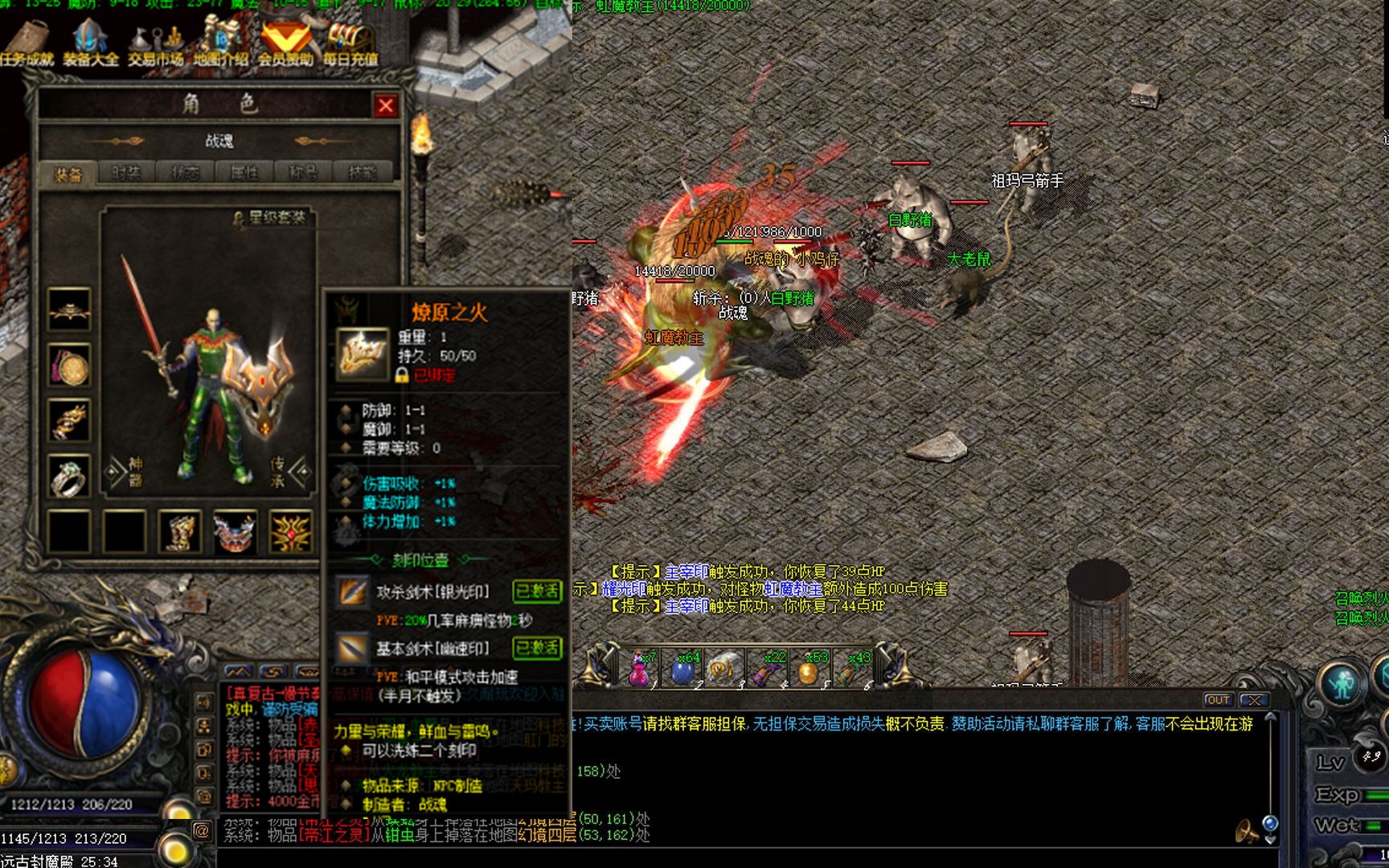Open 每日充值 daily recharge chest
Image resolution: width=1389 pixels, height=868 pixels.
click(350, 44)
